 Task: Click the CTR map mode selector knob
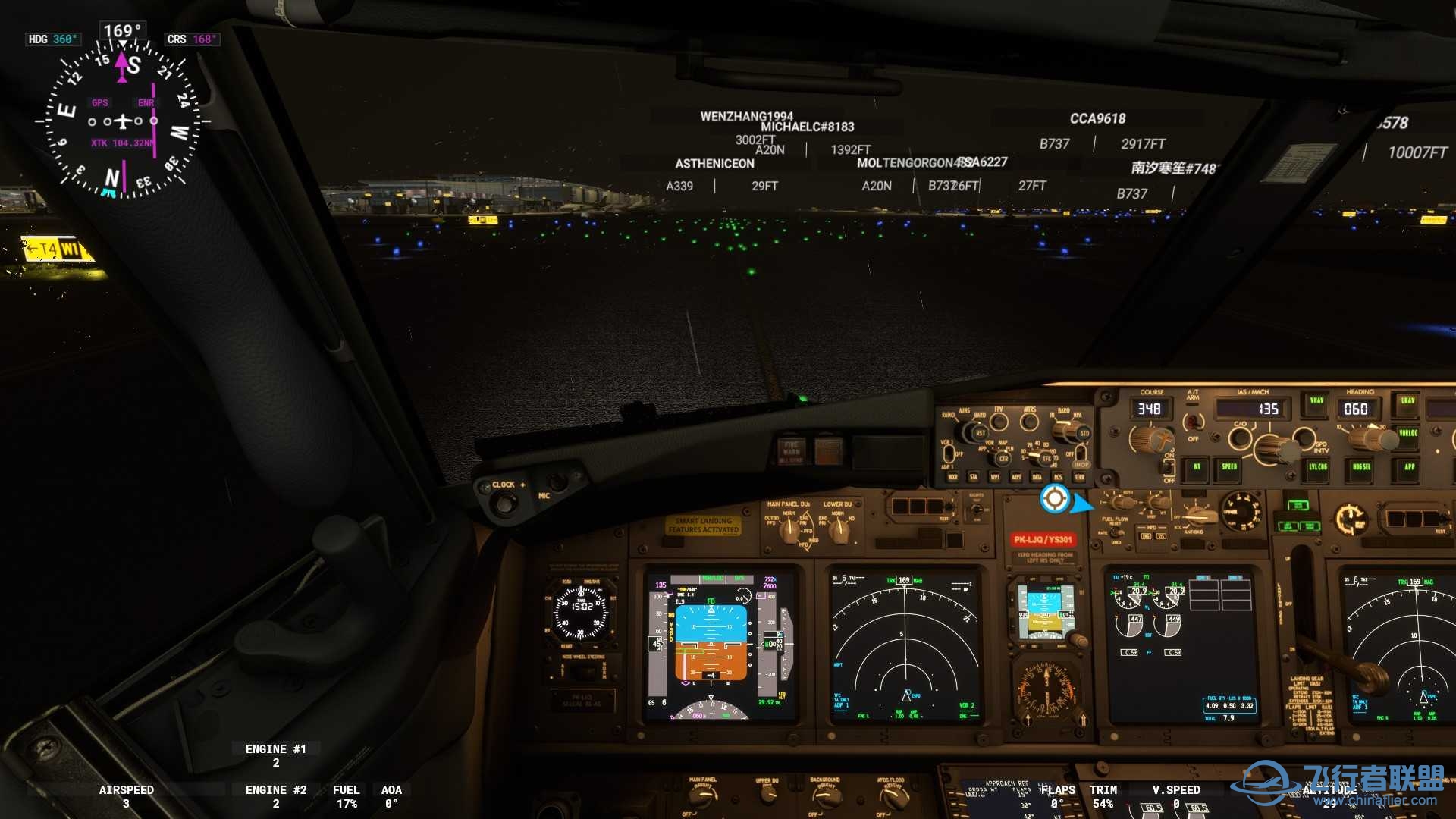click(x=1002, y=458)
